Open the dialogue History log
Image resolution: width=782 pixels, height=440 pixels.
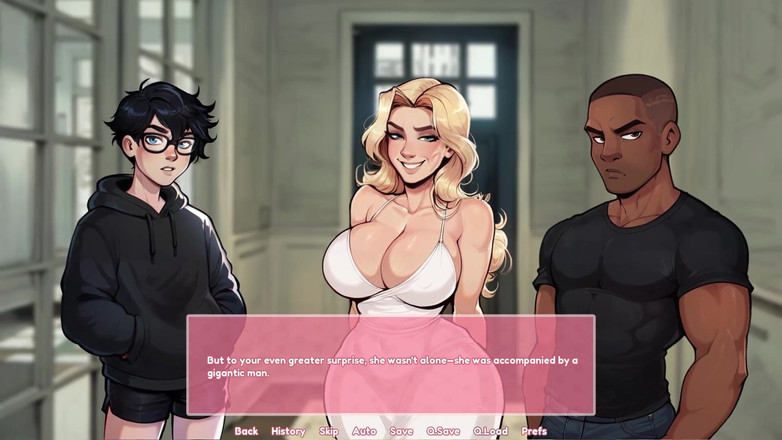[x=288, y=431]
